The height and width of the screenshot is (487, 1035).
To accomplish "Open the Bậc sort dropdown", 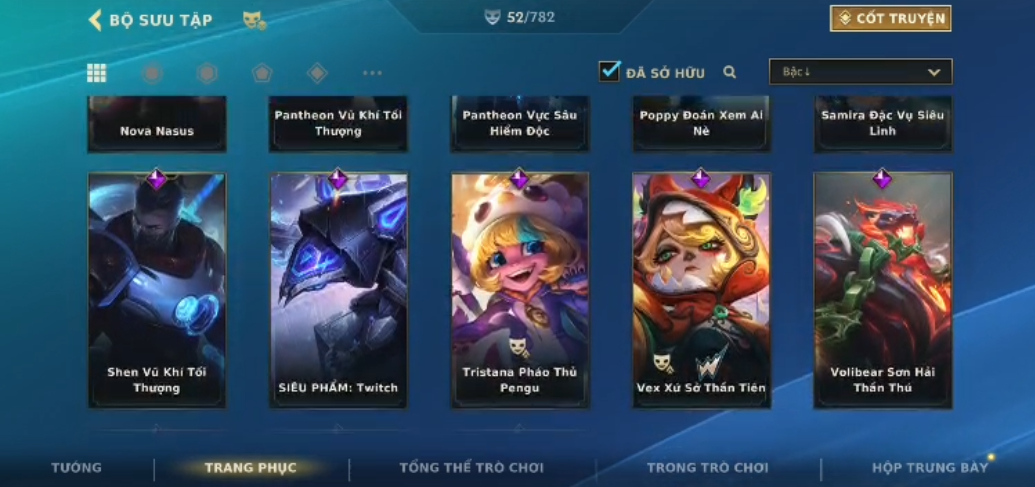I will point(860,72).
